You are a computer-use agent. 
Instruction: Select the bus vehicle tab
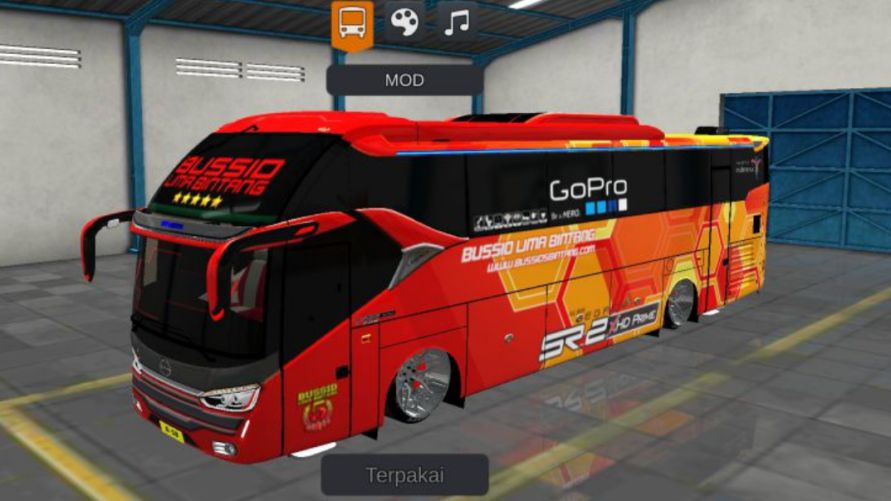pos(352,23)
